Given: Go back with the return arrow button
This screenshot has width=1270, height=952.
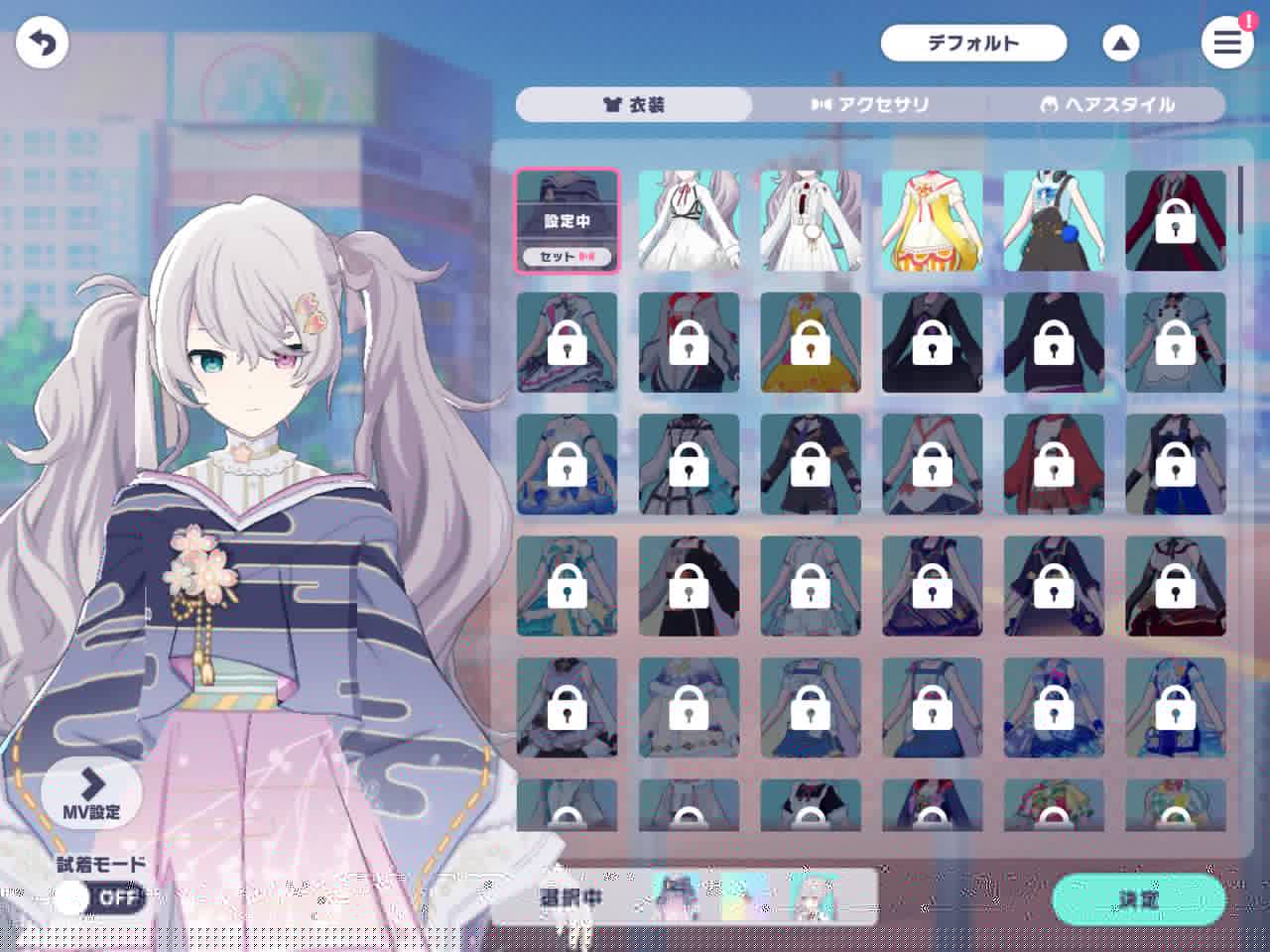Looking at the screenshot, I should (x=42, y=44).
